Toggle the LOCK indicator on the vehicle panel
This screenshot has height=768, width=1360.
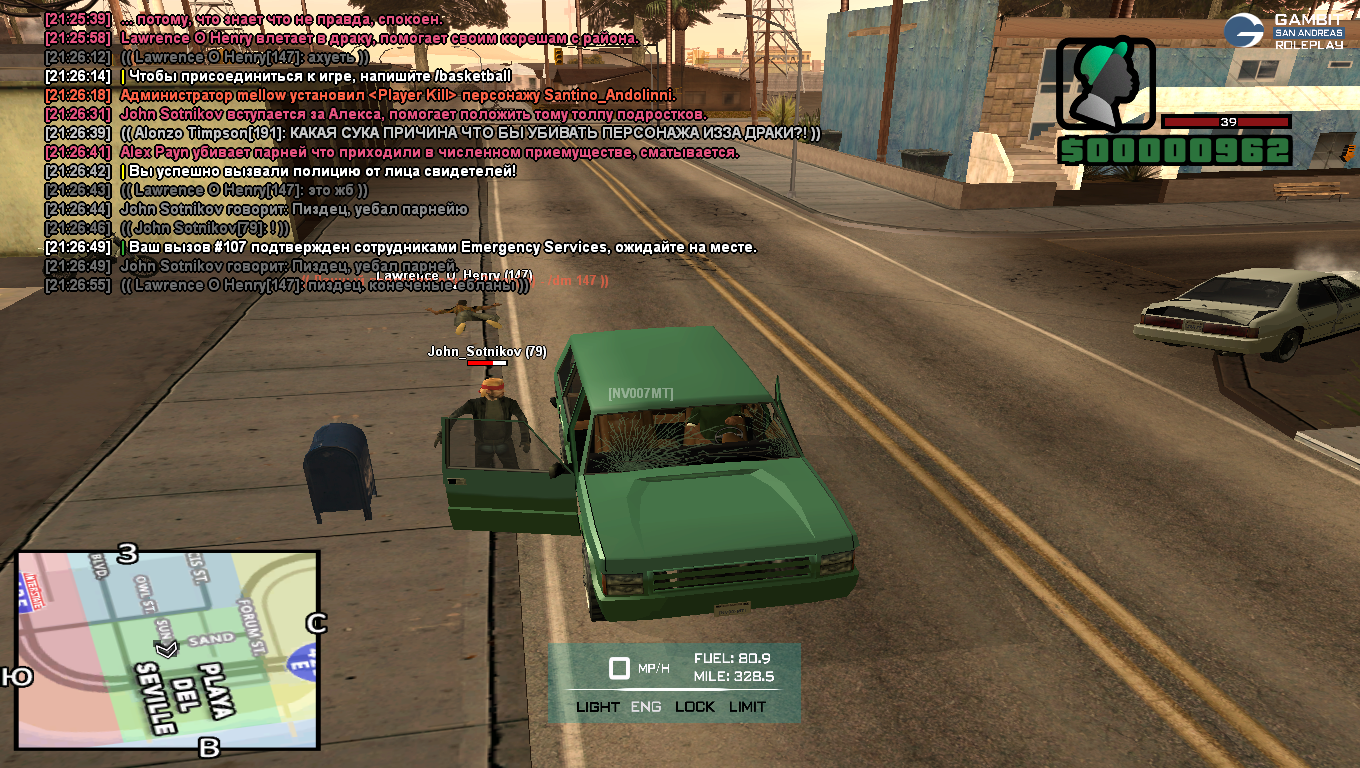pyautogui.click(x=695, y=707)
